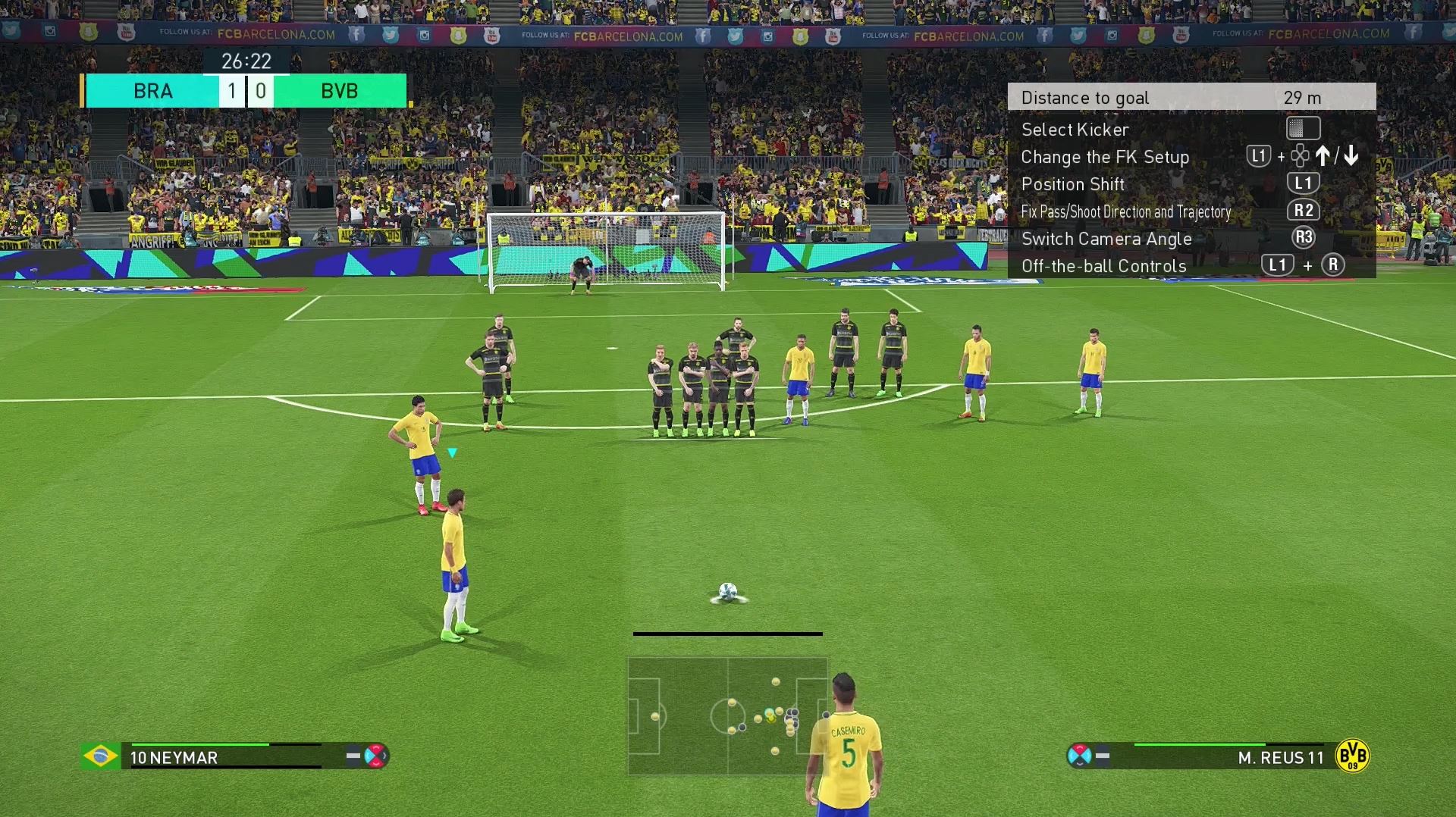Select the M. Reus 11 player nameplate
1456x817 pixels.
1280,757
